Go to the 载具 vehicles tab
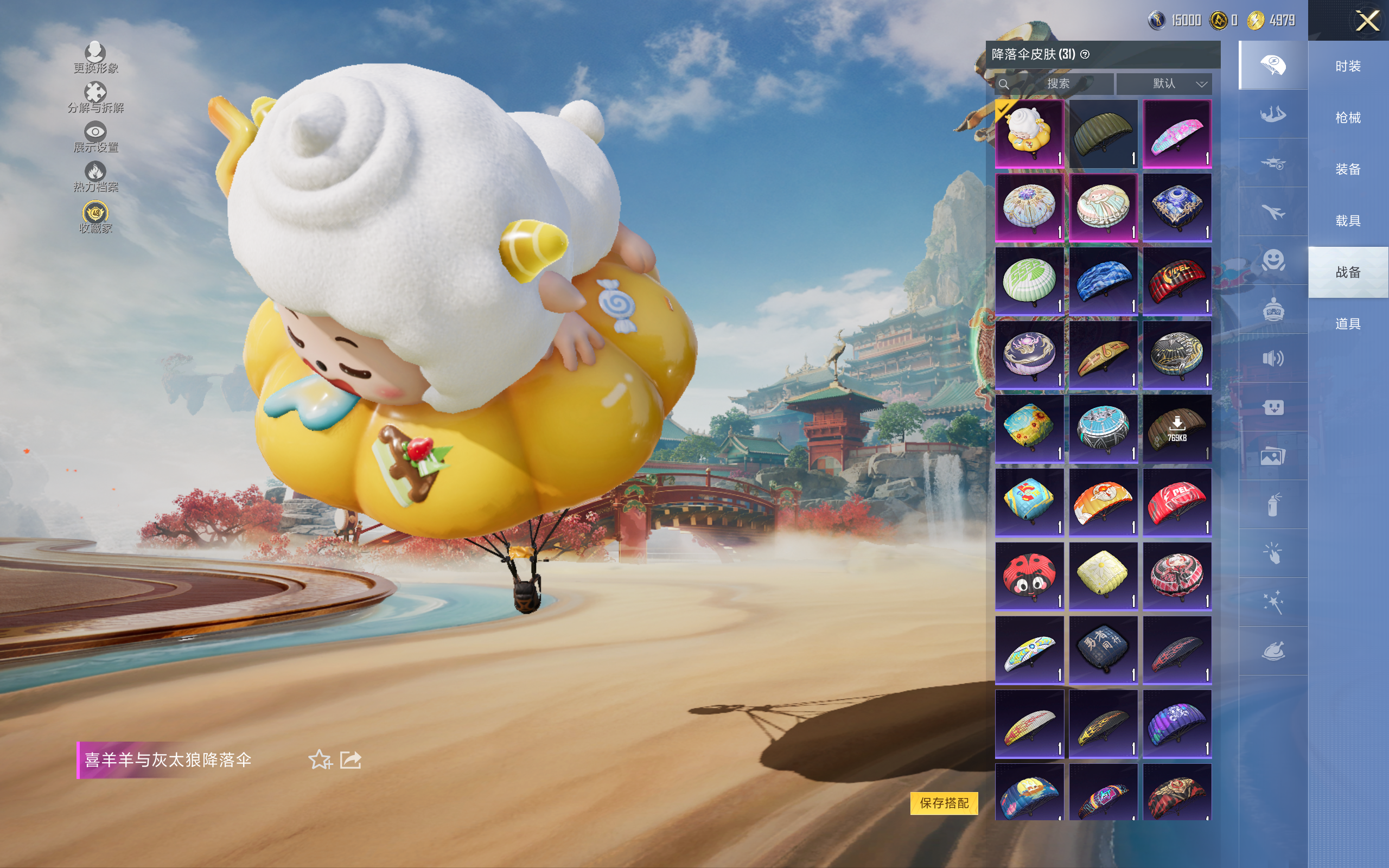1389x868 pixels. coord(1348,221)
